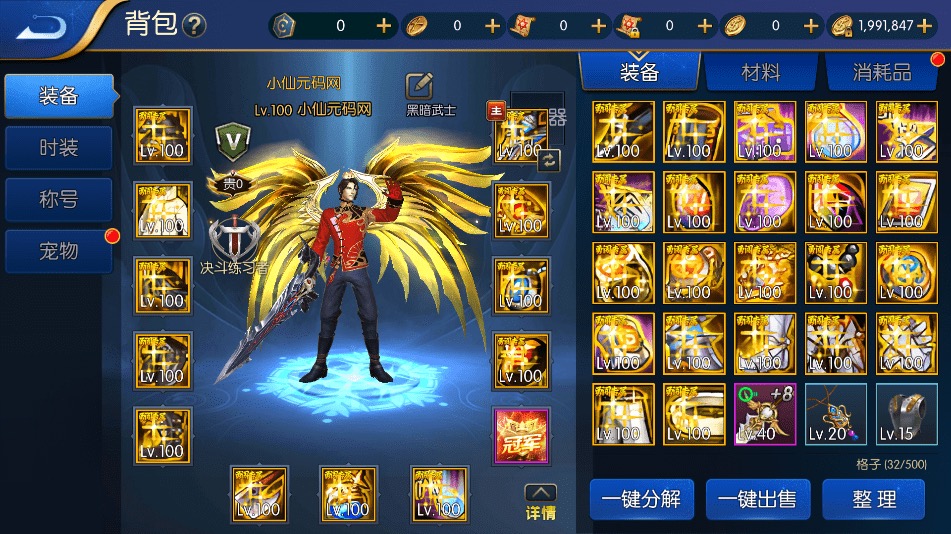Open the 称号 side tab

pos(59,200)
